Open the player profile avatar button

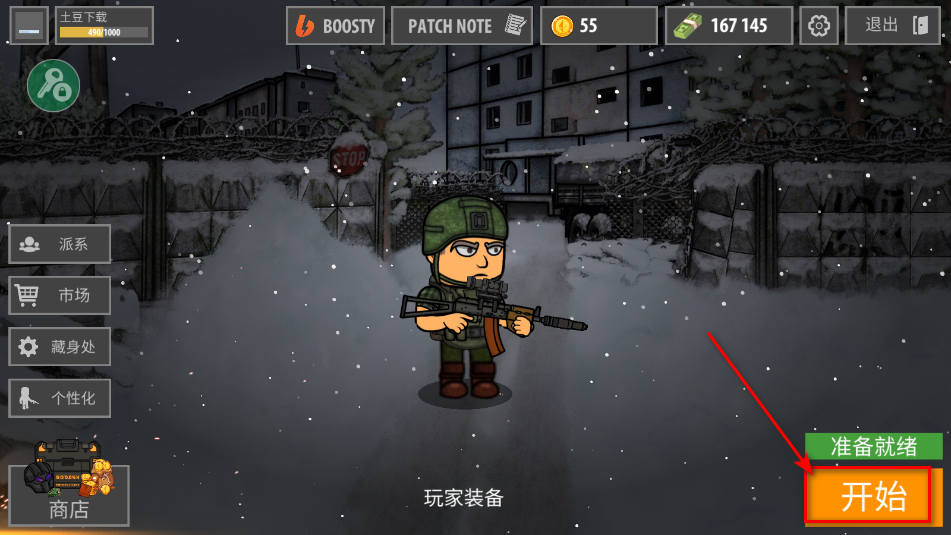click(x=29, y=27)
